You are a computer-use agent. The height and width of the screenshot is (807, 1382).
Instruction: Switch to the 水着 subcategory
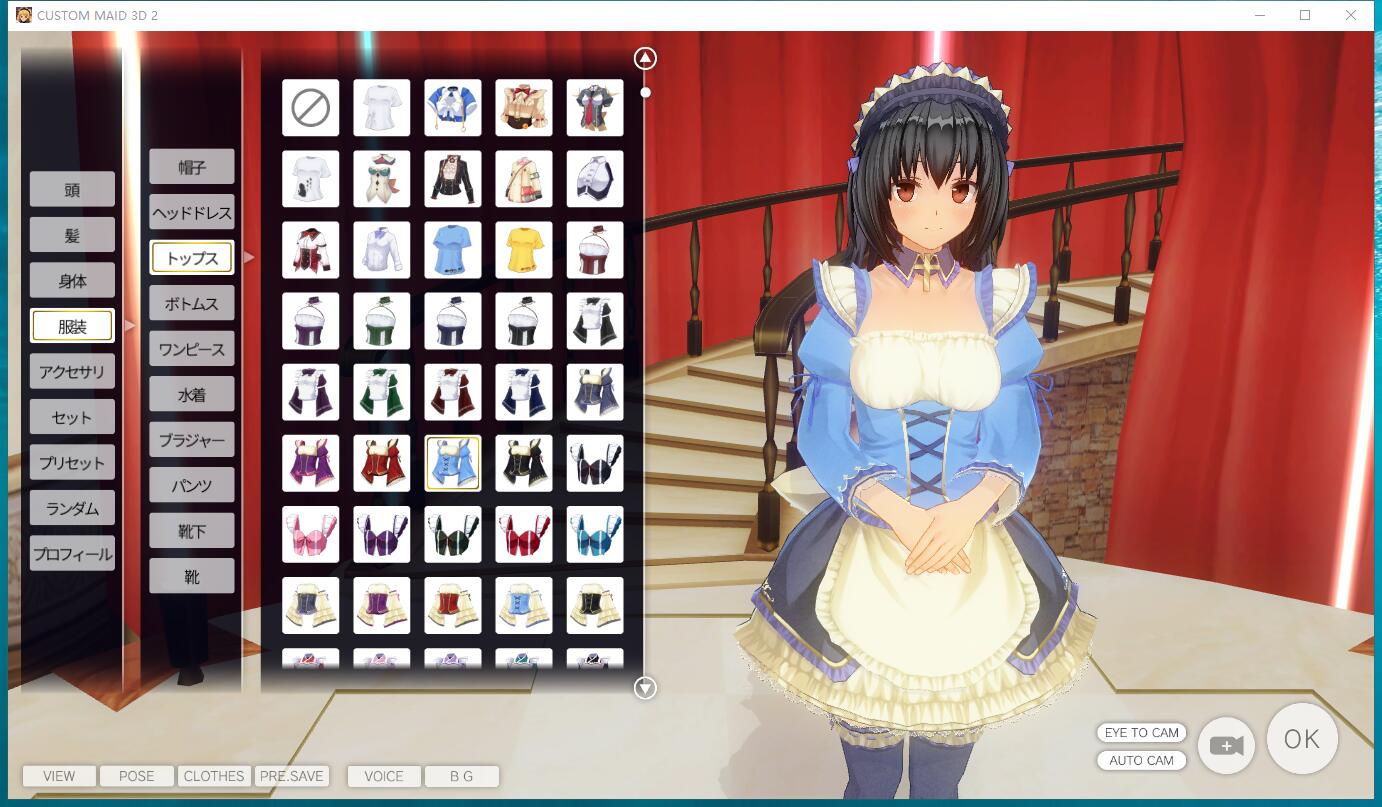[x=192, y=394]
